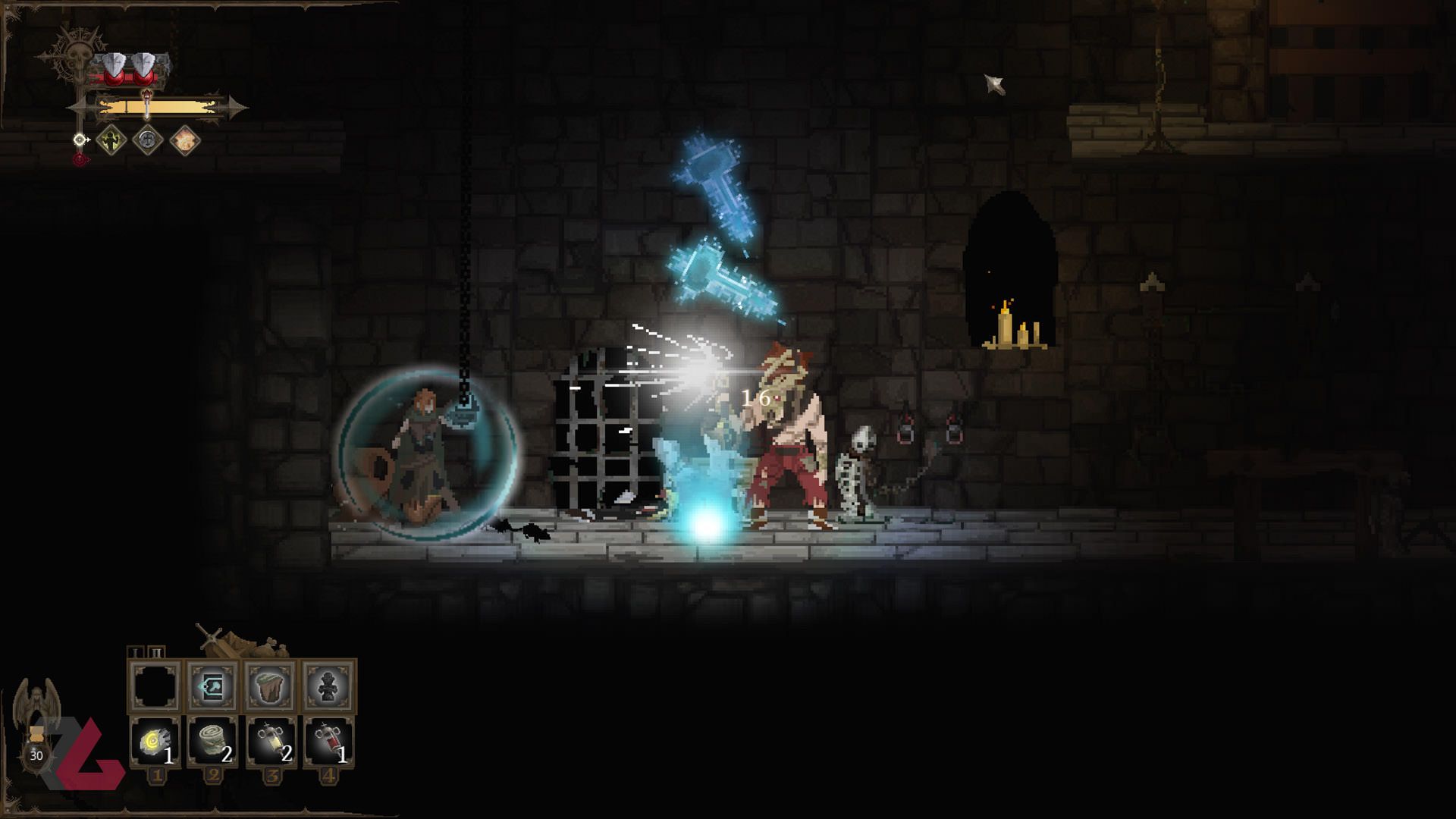Select the brown cloth sack equipment slot

[x=271, y=687]
